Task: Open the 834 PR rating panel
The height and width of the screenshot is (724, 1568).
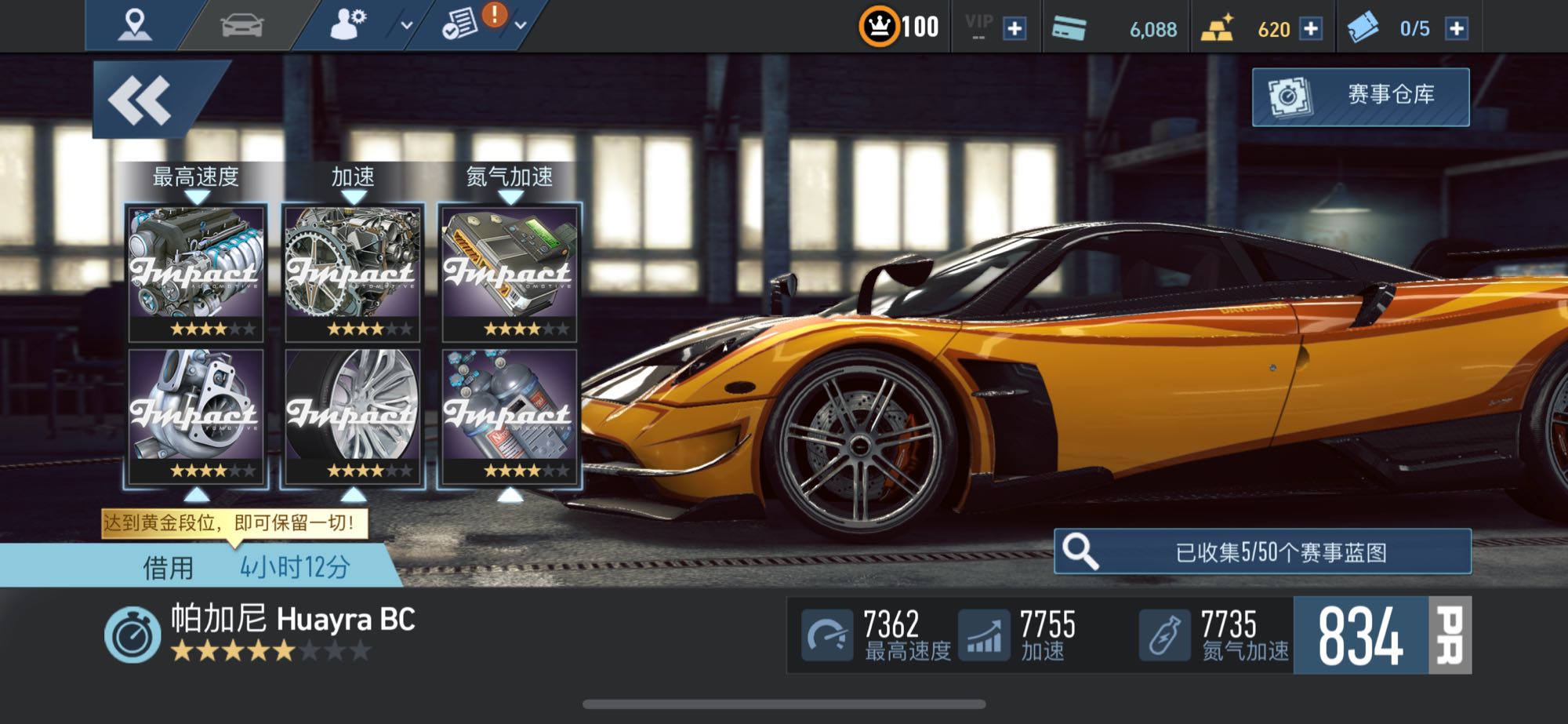Action: click(x=1381, y=635)
